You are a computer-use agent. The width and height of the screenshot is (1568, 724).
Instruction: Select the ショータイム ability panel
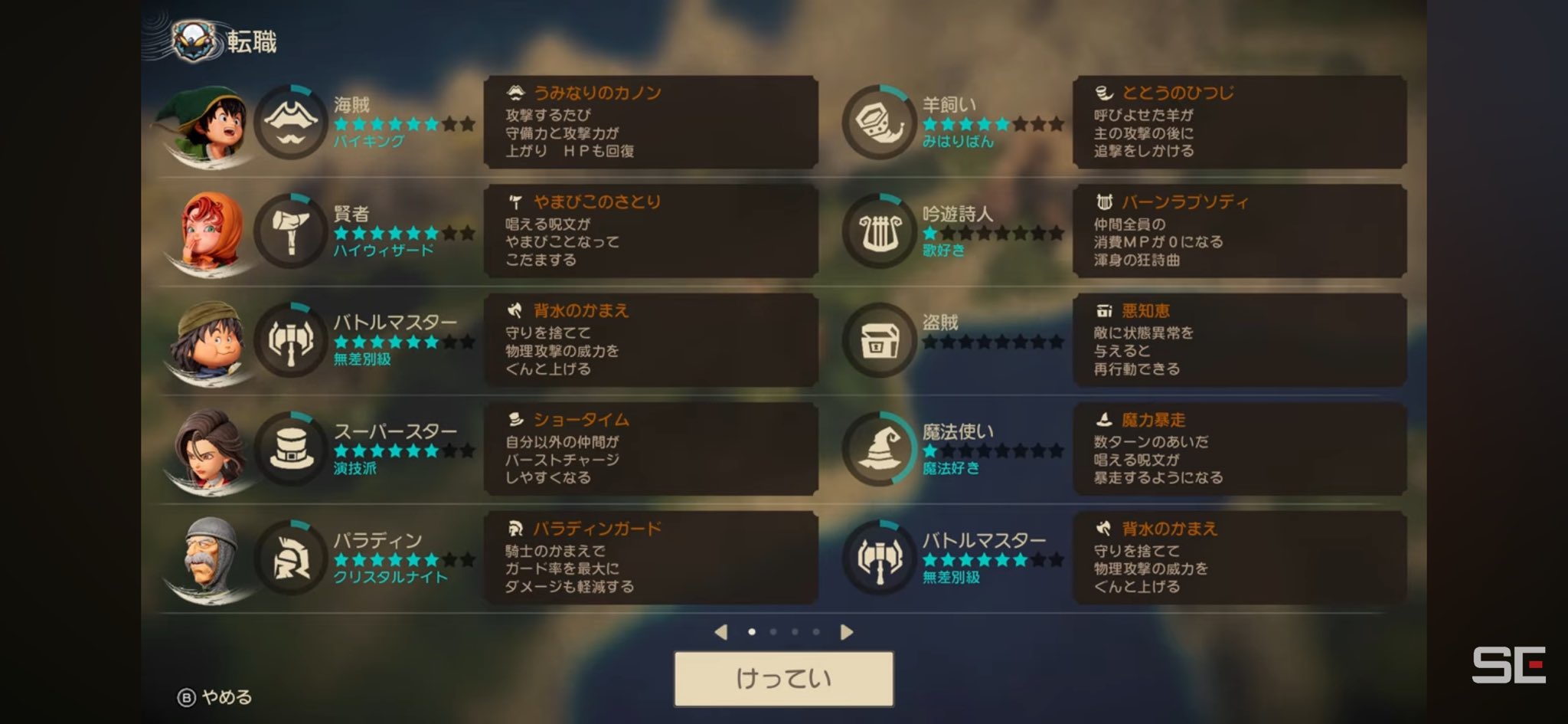[651, 449]
